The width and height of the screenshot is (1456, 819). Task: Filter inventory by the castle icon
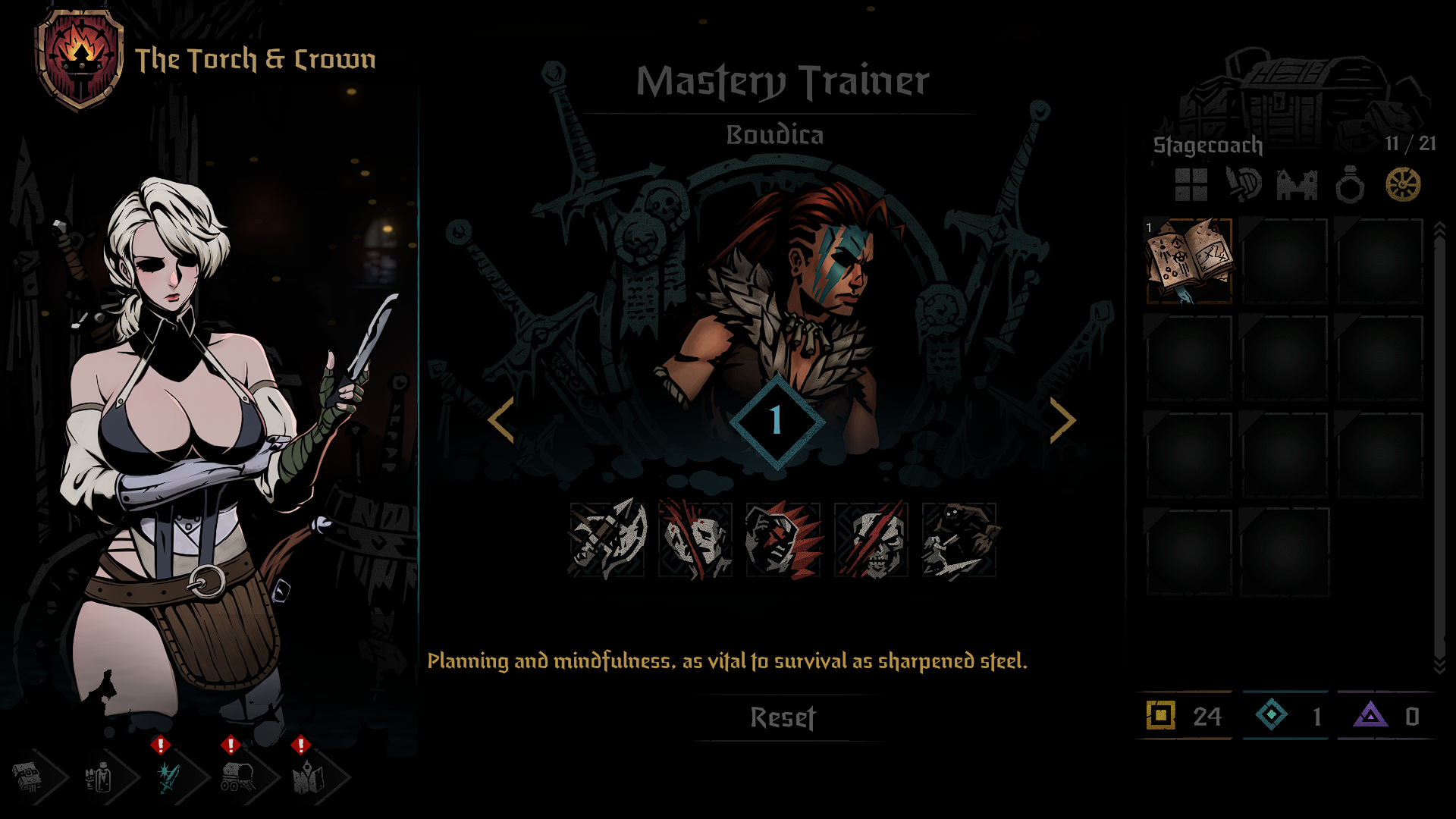point(1297,184)
